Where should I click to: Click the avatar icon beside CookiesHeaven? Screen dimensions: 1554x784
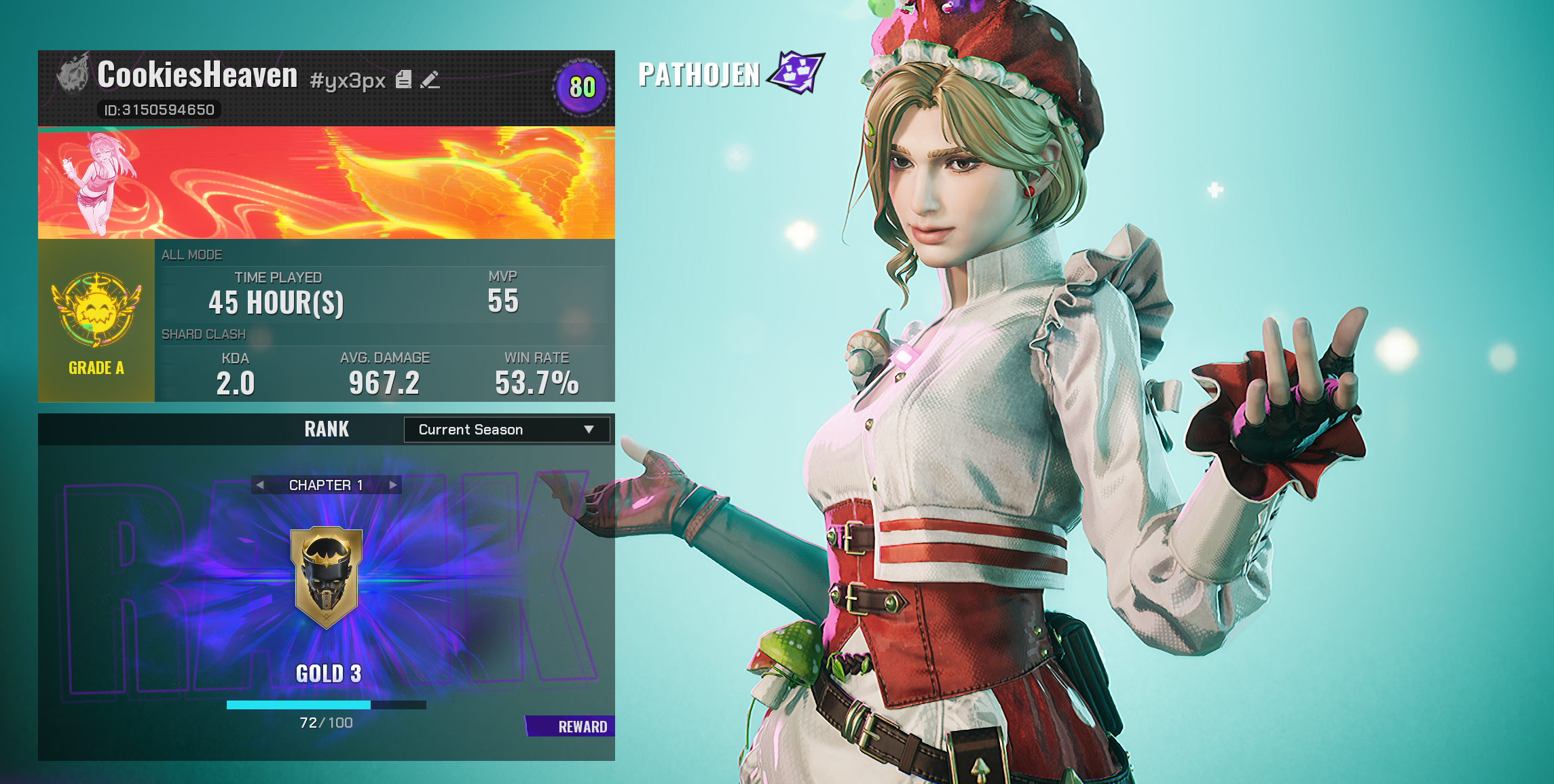[x=73, y=73]
